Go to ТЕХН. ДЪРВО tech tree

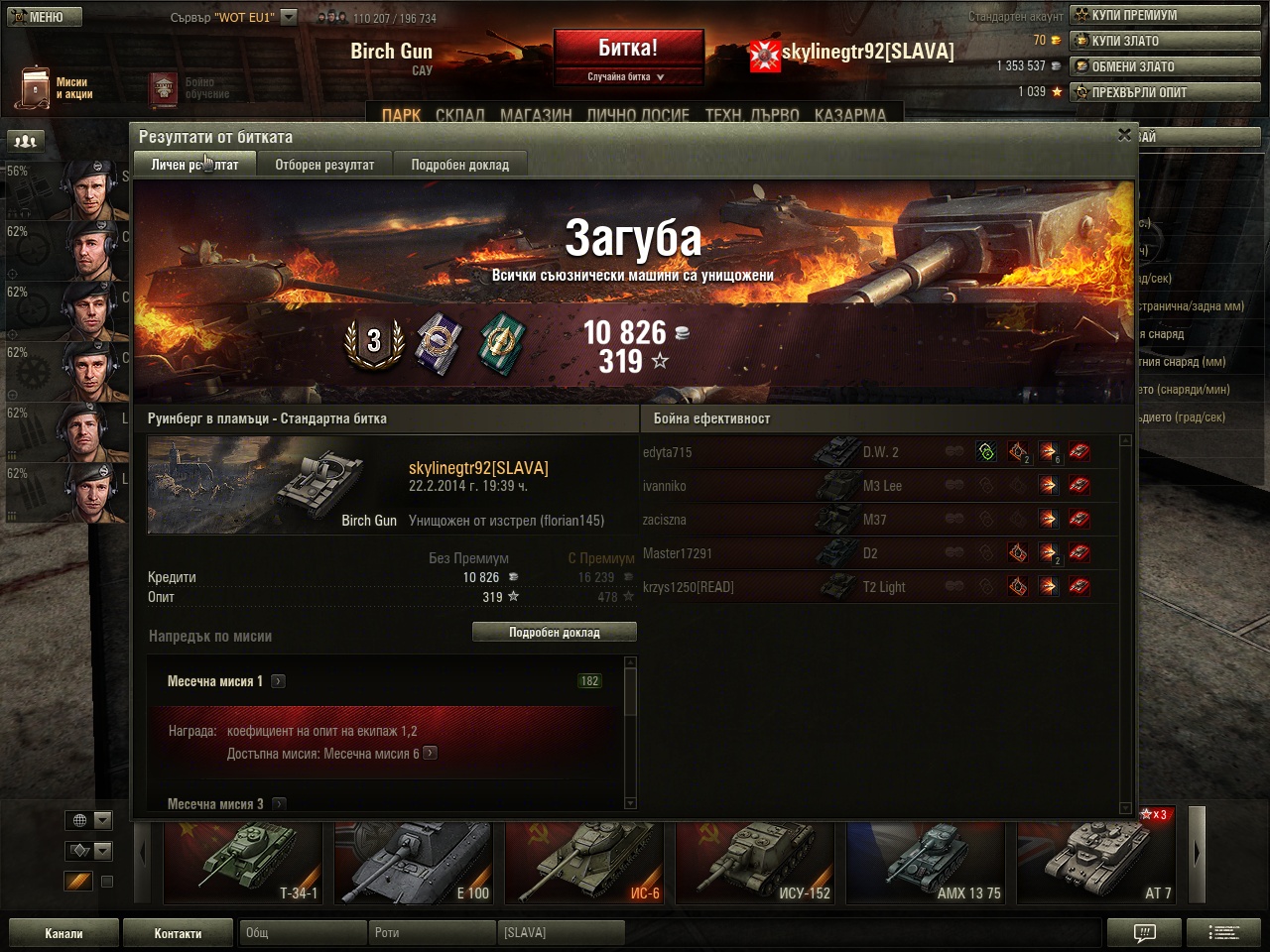[751, 115]
